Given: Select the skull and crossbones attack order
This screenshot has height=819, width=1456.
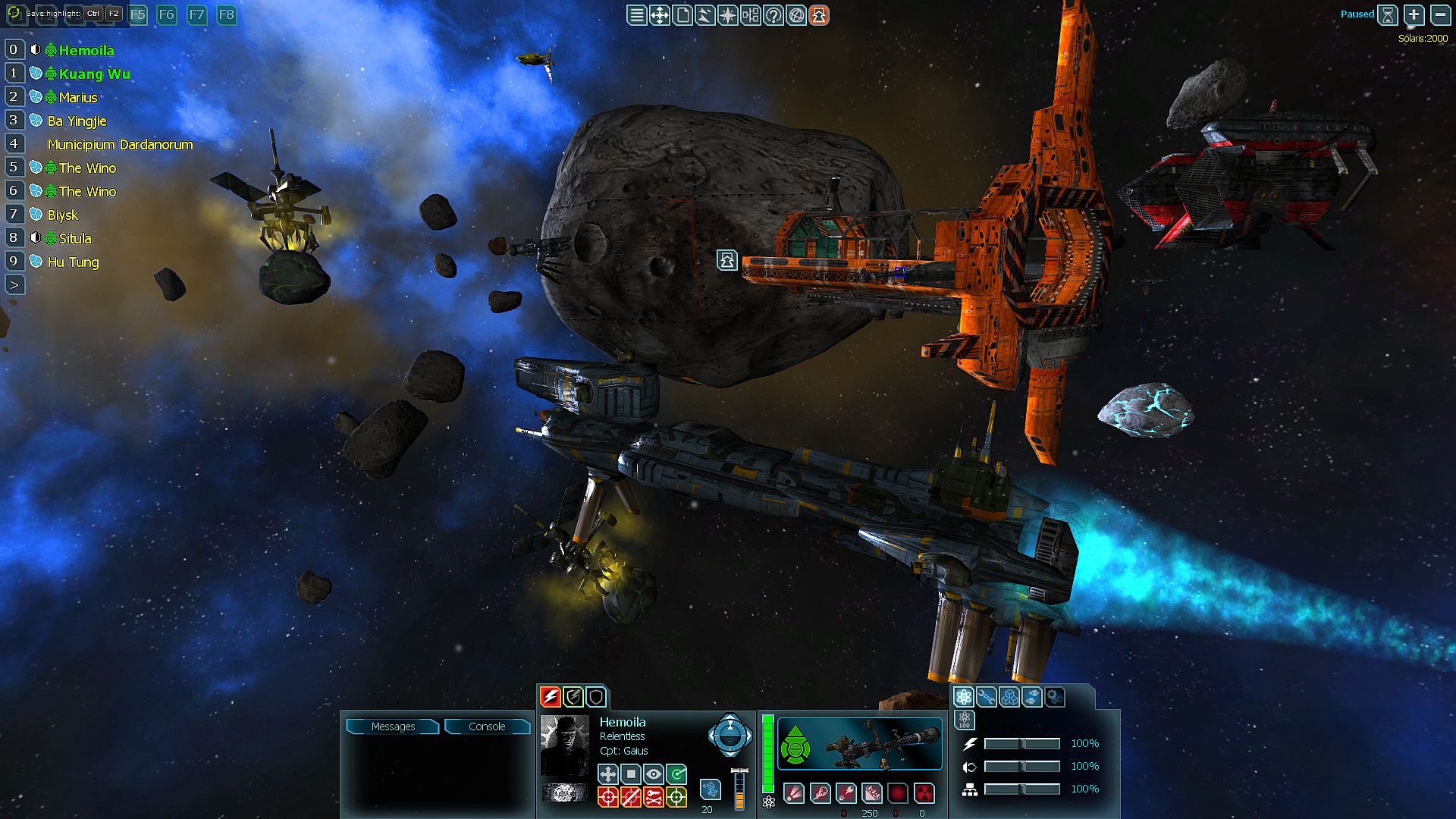Looking at the screenshot, I should coord(654,796).
